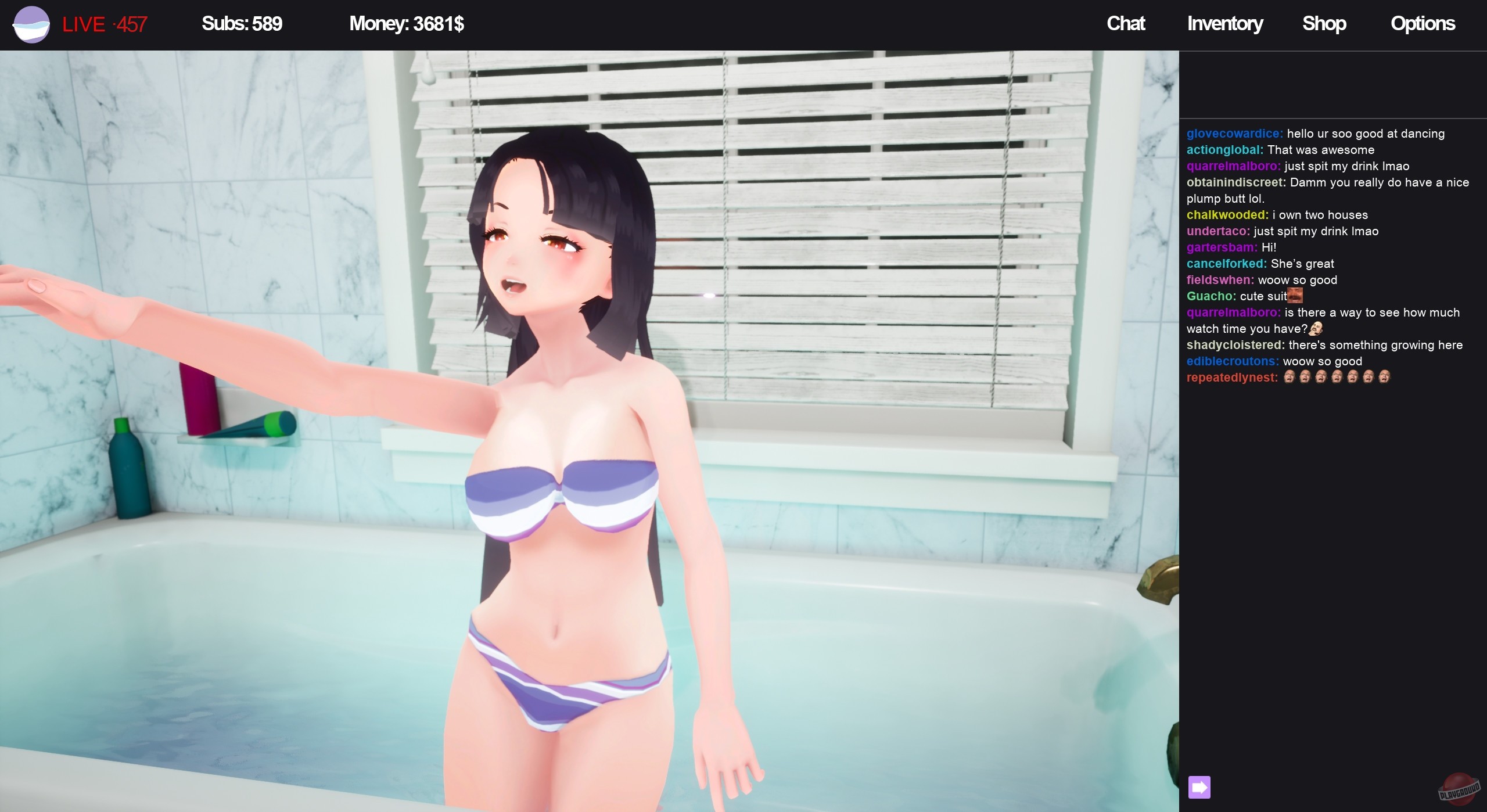This screenshot has height=812, width=1487.
Task: Select username glovecowardice in chat
Action: (x=1233, y=133)
